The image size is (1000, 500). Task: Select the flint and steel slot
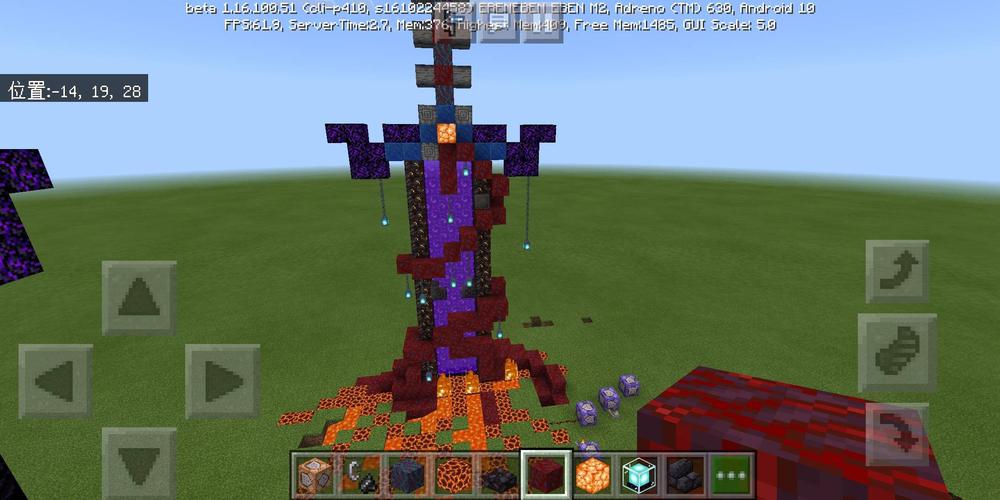[362, 474]
